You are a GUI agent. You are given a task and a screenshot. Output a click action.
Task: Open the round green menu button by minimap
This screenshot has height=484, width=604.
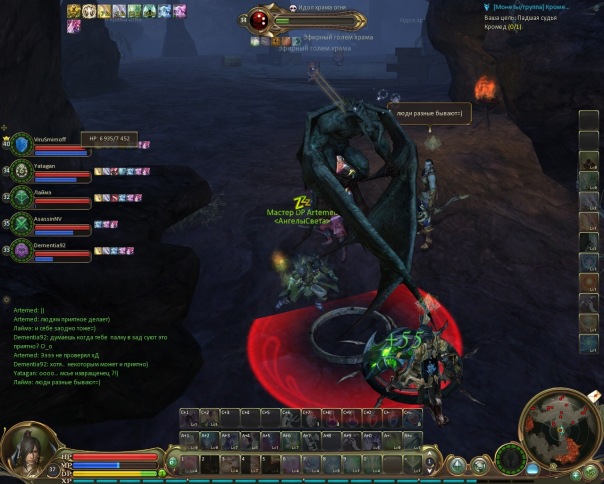510,461
